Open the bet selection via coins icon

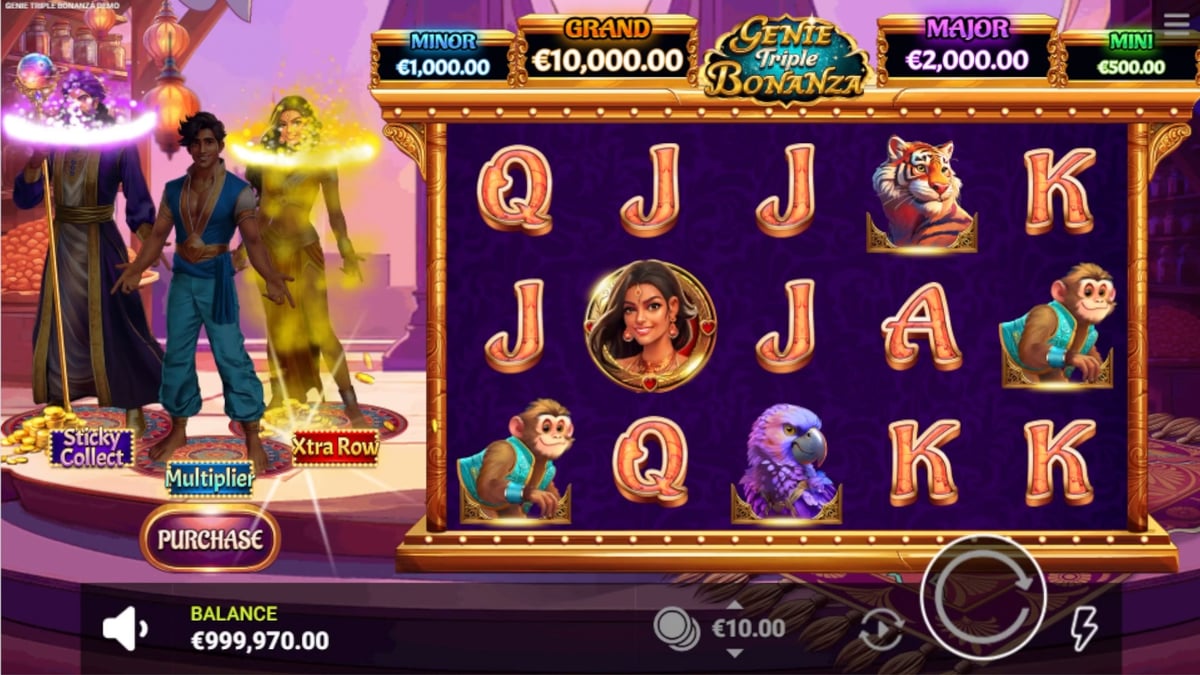pos(676,628)
